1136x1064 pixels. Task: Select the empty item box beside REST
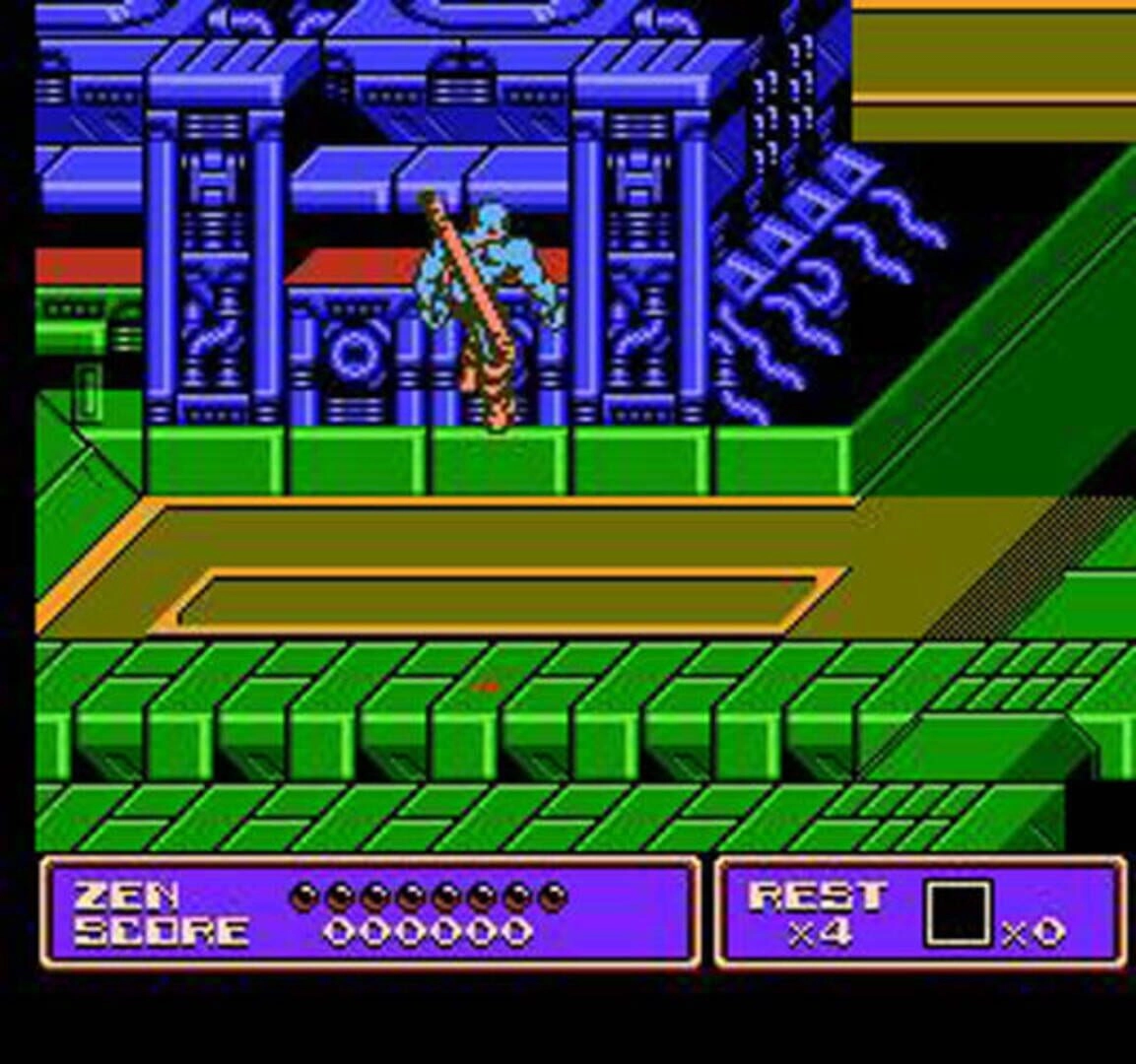[957, 913]
